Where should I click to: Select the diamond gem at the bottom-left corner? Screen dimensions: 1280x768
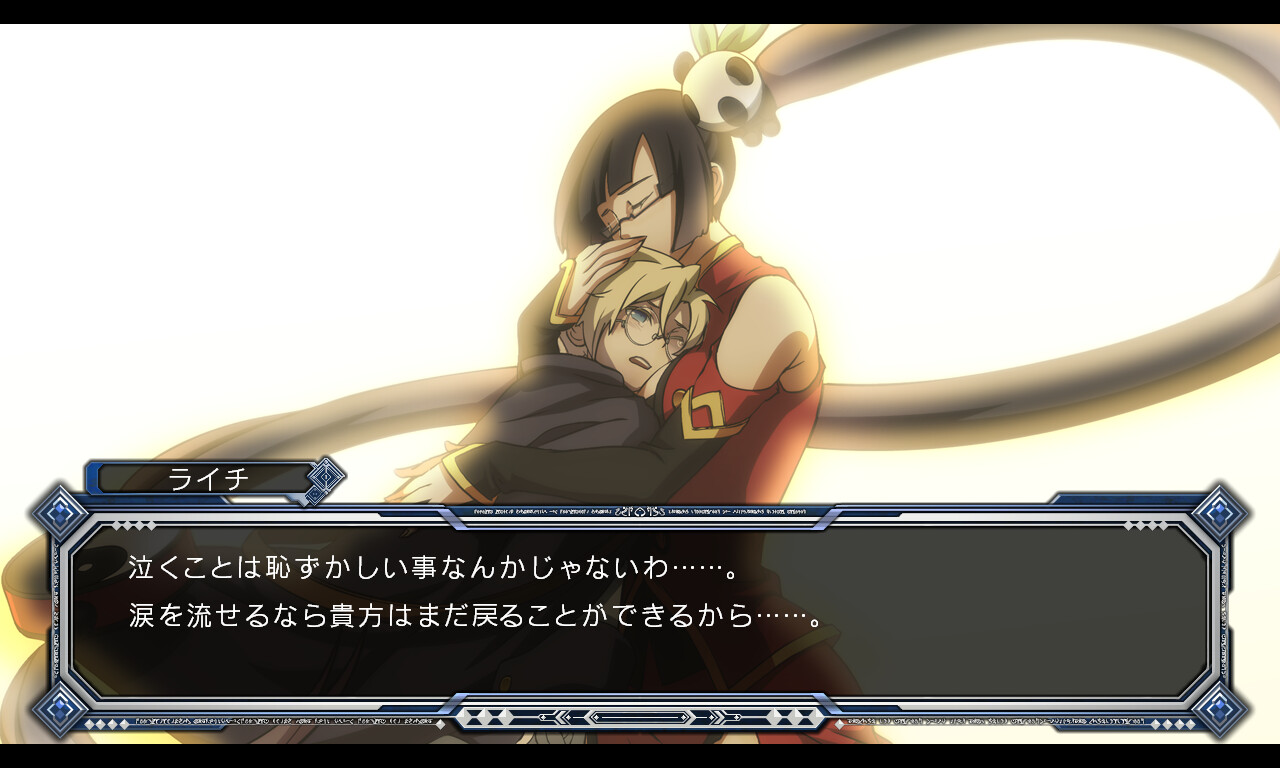[61, 710]
